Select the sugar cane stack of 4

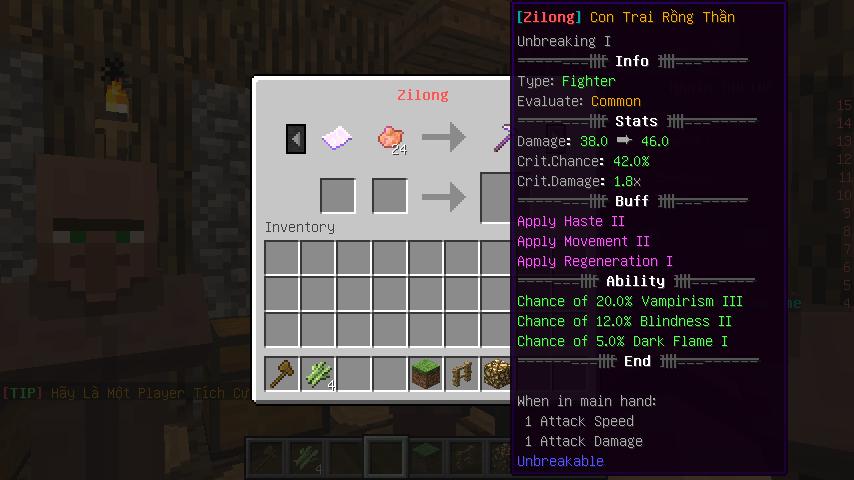tap(318, 374)
